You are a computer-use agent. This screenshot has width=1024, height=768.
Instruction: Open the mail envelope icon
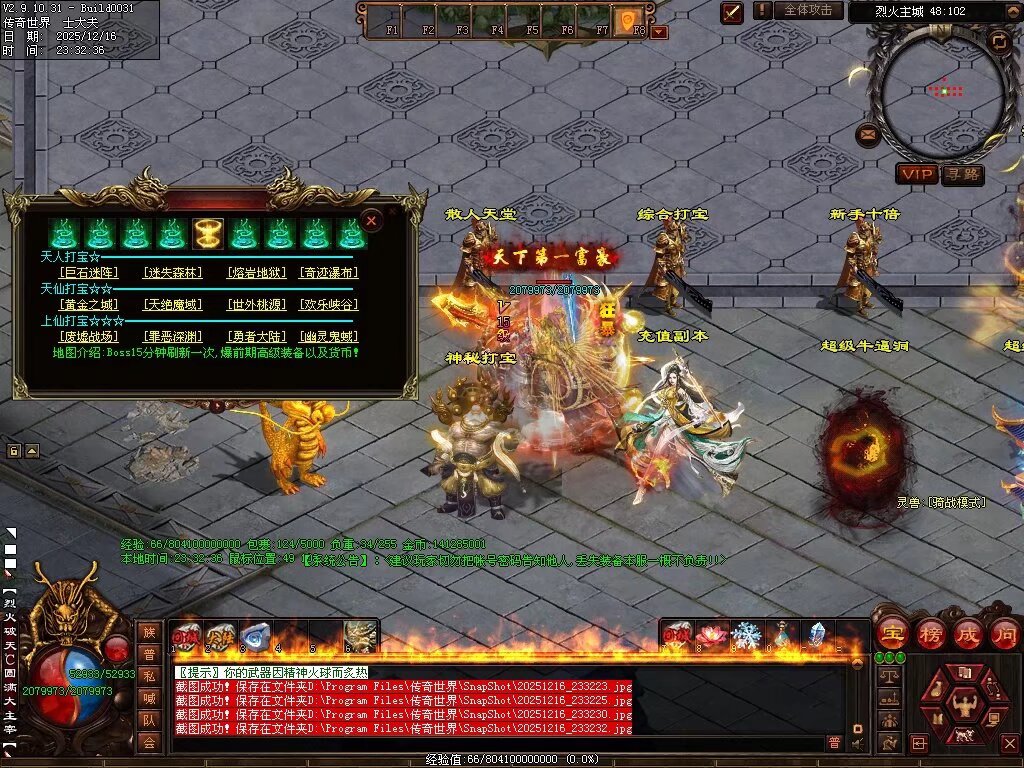[868, 134]
